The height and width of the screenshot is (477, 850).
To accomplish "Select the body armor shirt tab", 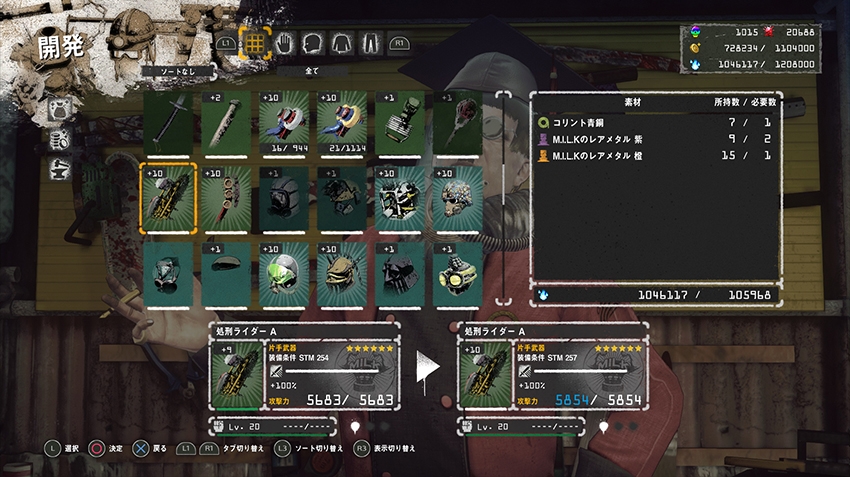I will [342, 44].
